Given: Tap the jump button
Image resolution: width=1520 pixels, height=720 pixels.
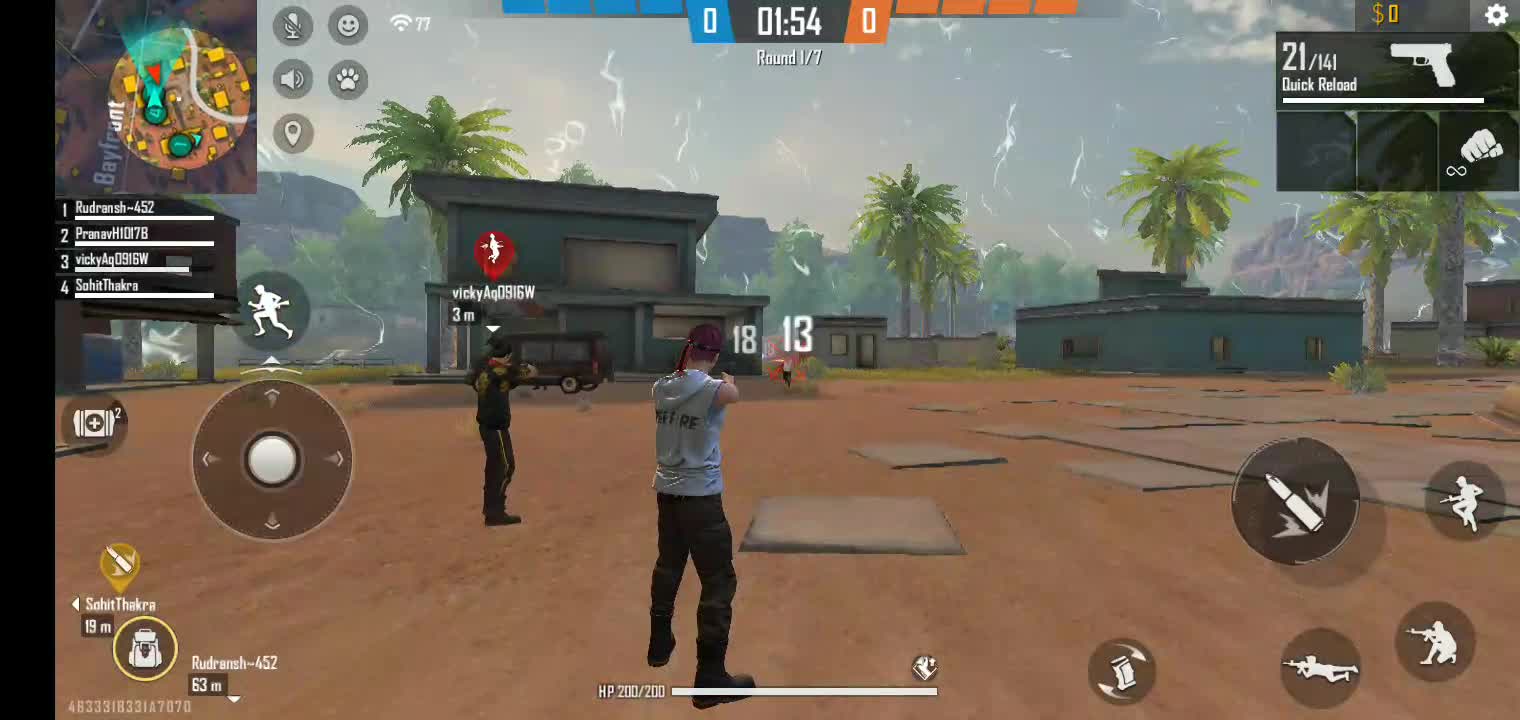Looking at the screenshot, I should 1465,502.
